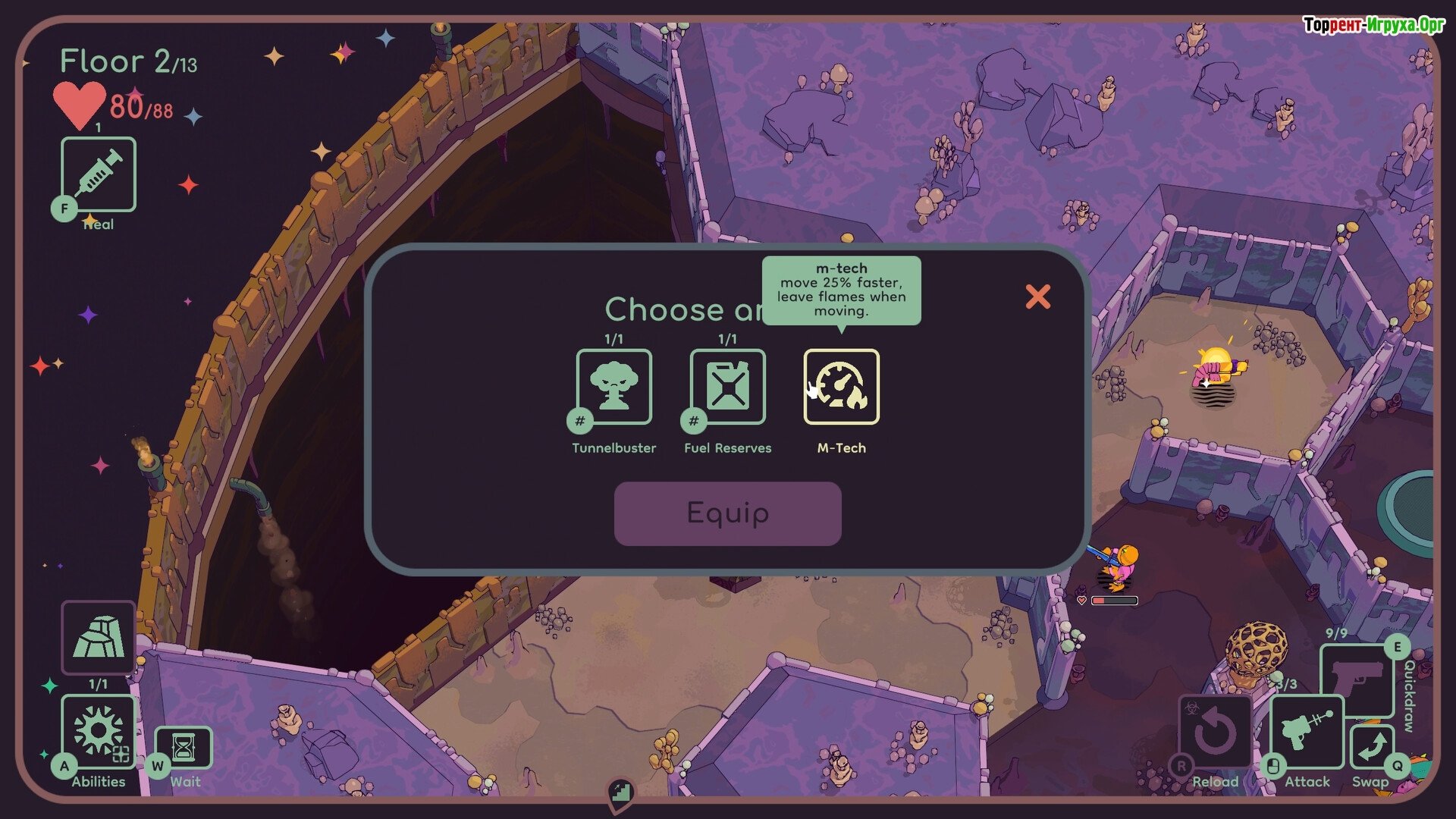This screenshot has height=819, width=1456.
Task: Click the Wait hourglass button
Action: point(184,748)
